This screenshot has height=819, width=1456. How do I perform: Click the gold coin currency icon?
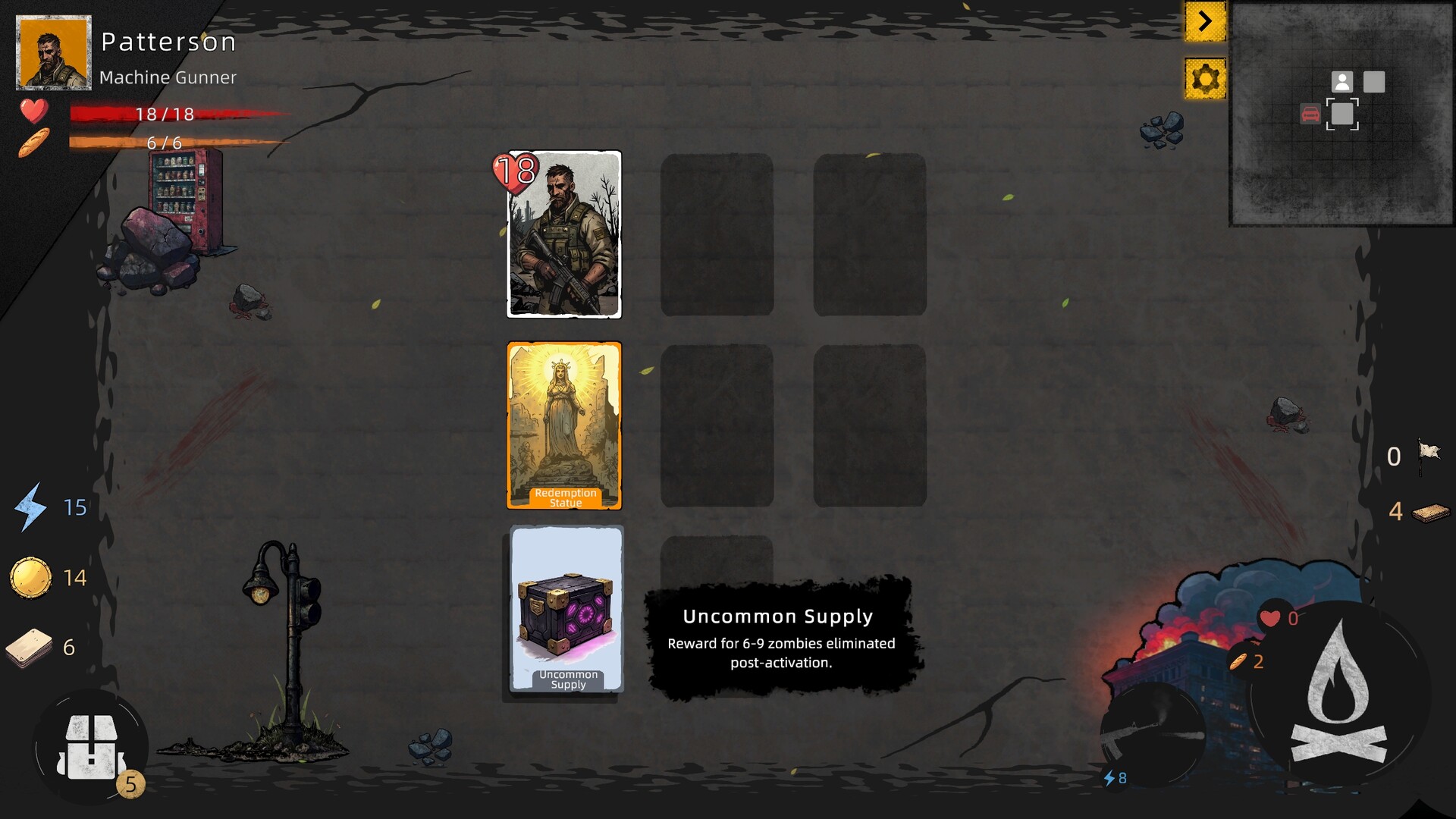(x=30, y=576)
